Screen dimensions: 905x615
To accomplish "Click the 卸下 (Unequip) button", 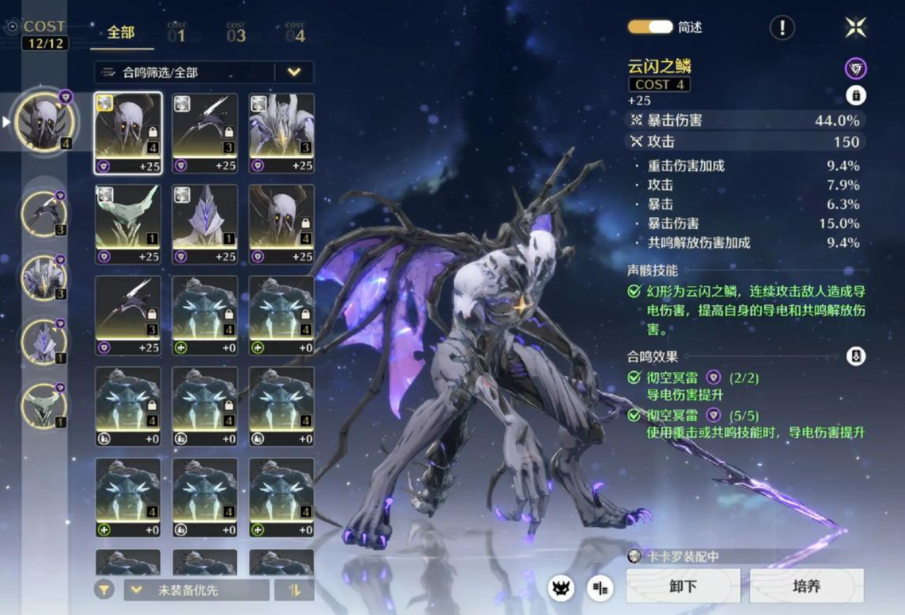I will click(x=683, y=586).
